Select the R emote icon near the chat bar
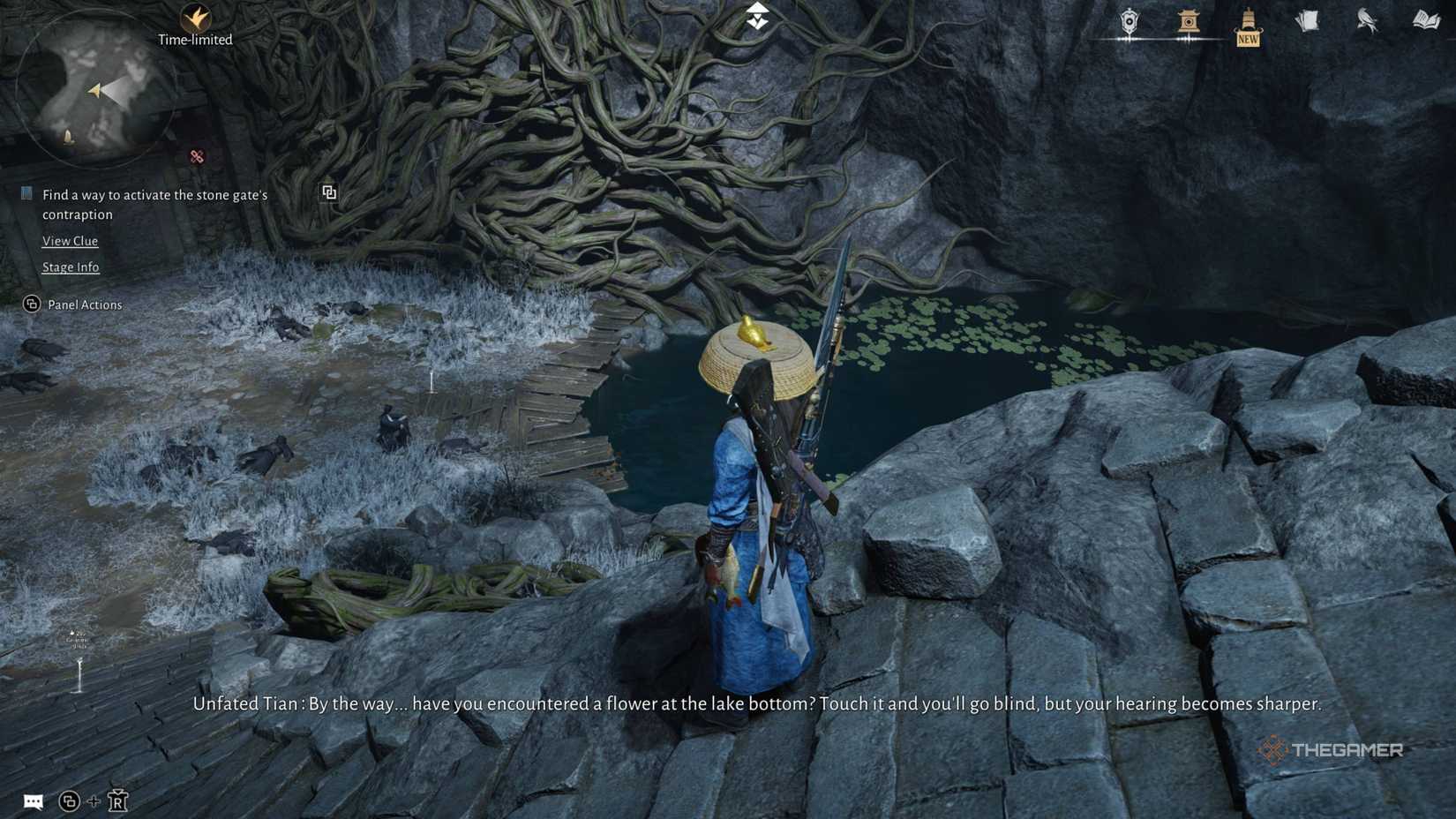This screenshot has width=1456, height=819. point(117,801)
